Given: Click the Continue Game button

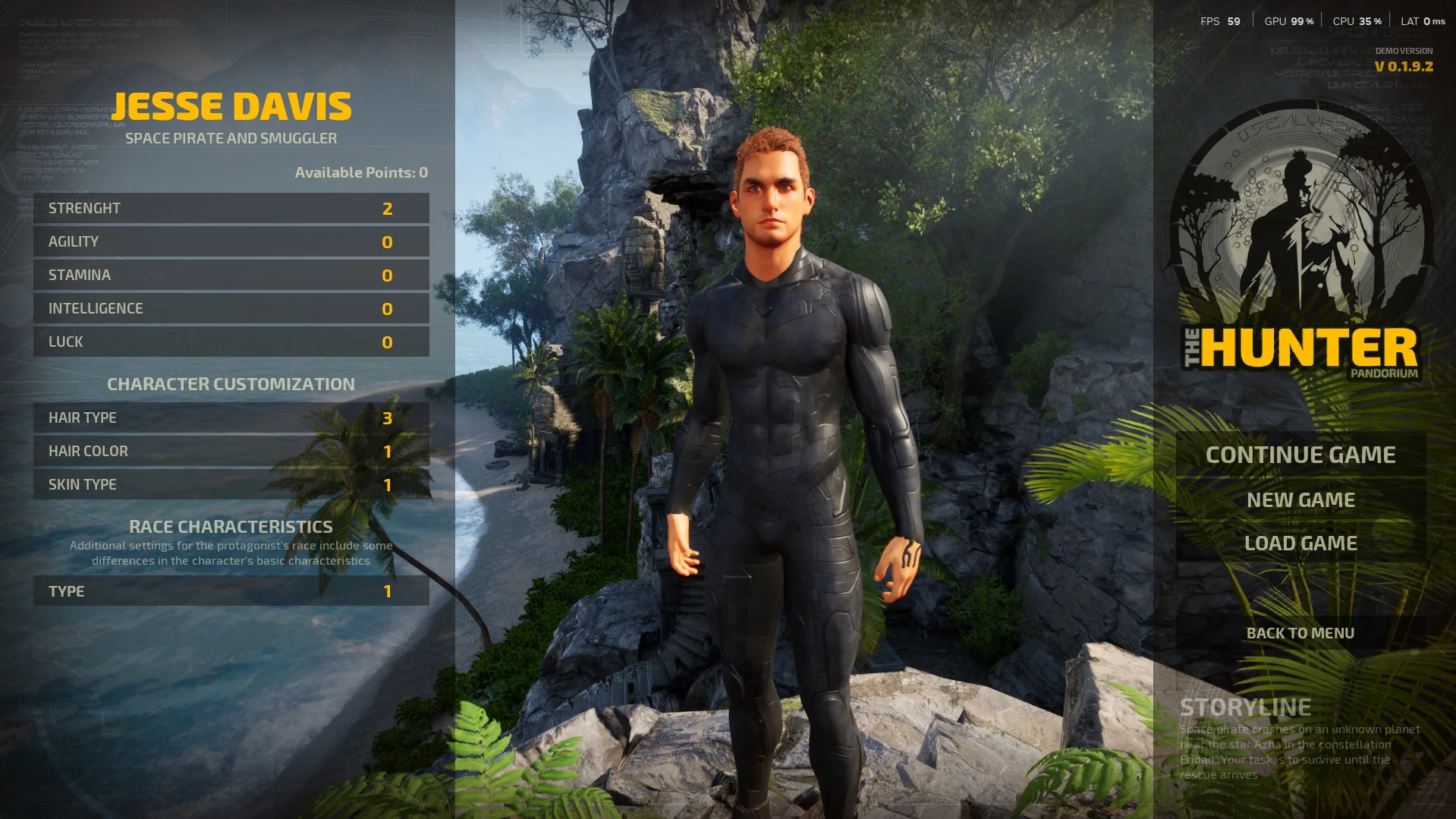Looking at the screenshot, I should [x=1300, y=455].
